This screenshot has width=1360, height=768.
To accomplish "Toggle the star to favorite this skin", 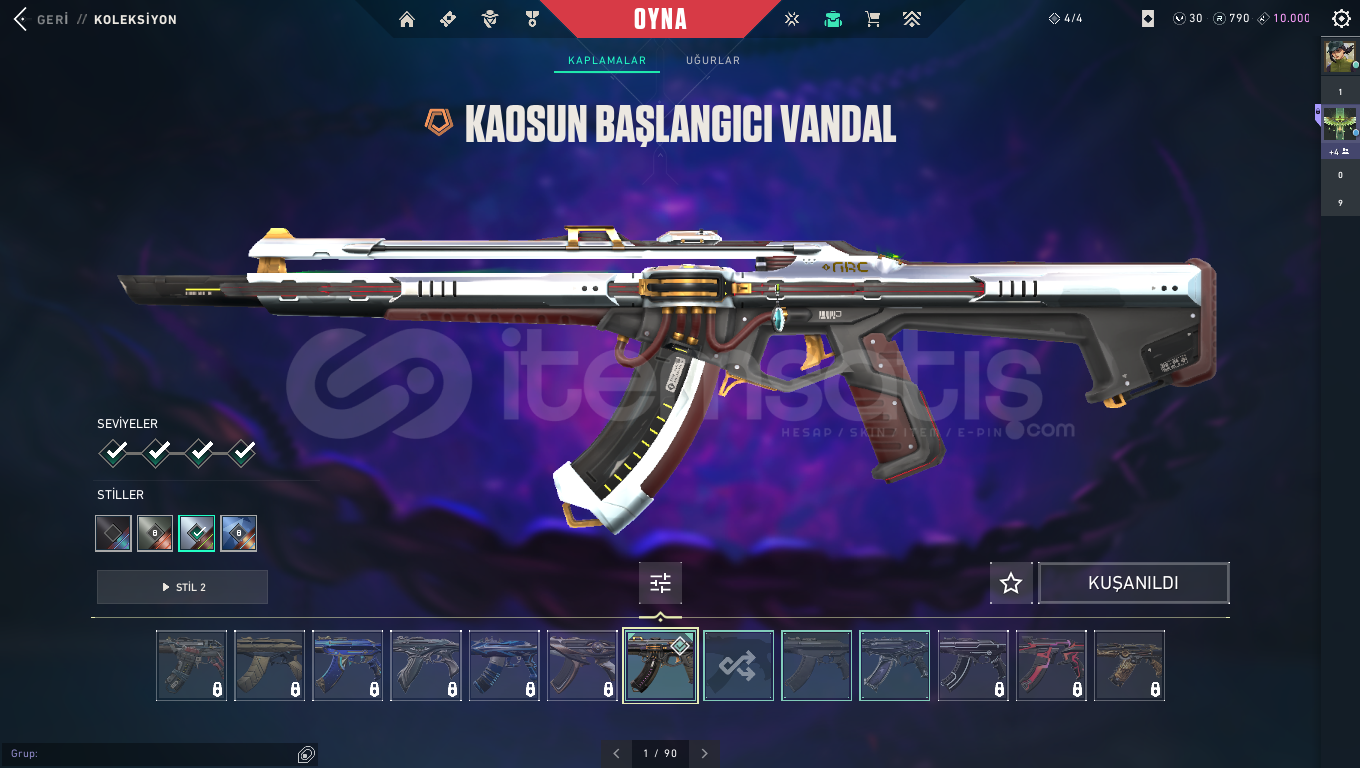I will point(1010,582).
